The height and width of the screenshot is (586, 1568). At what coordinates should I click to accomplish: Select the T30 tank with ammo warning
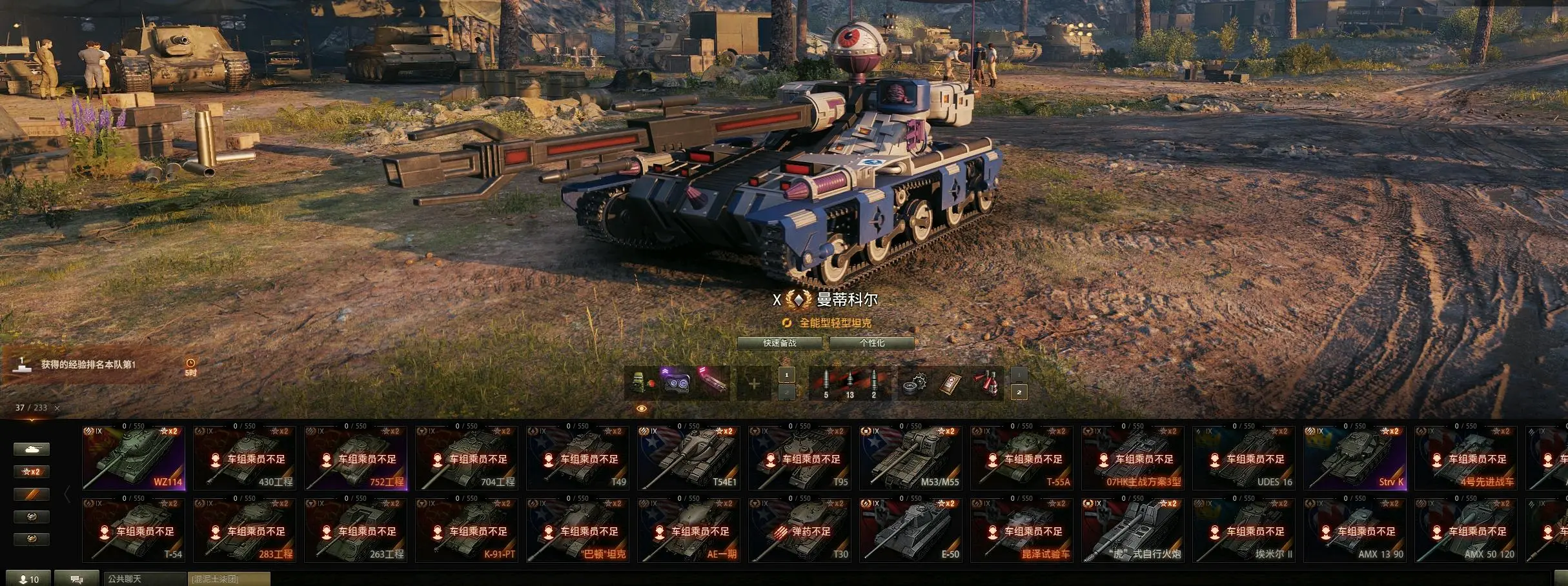800,530
